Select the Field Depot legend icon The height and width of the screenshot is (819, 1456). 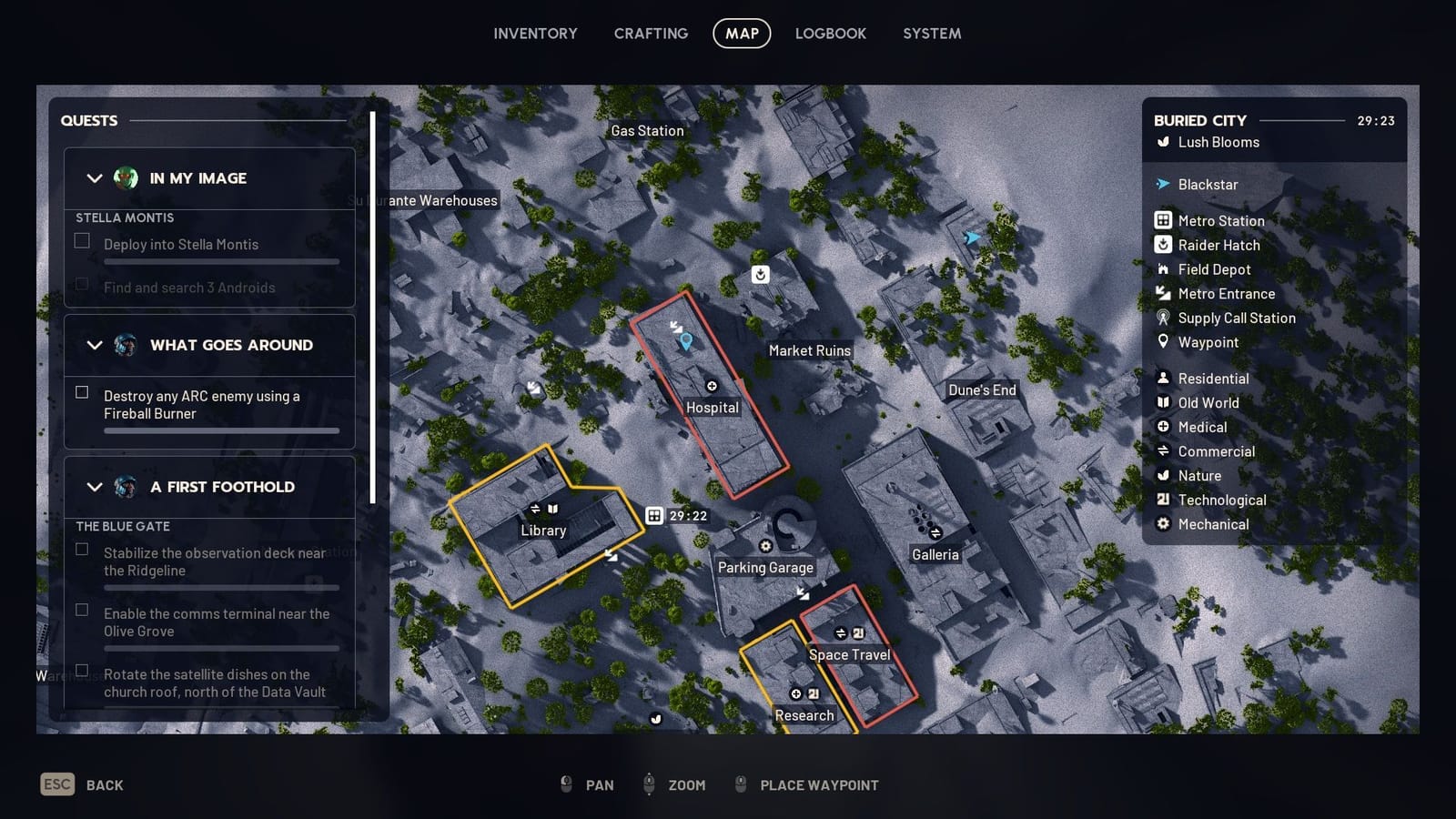(x=1162, y=269)
